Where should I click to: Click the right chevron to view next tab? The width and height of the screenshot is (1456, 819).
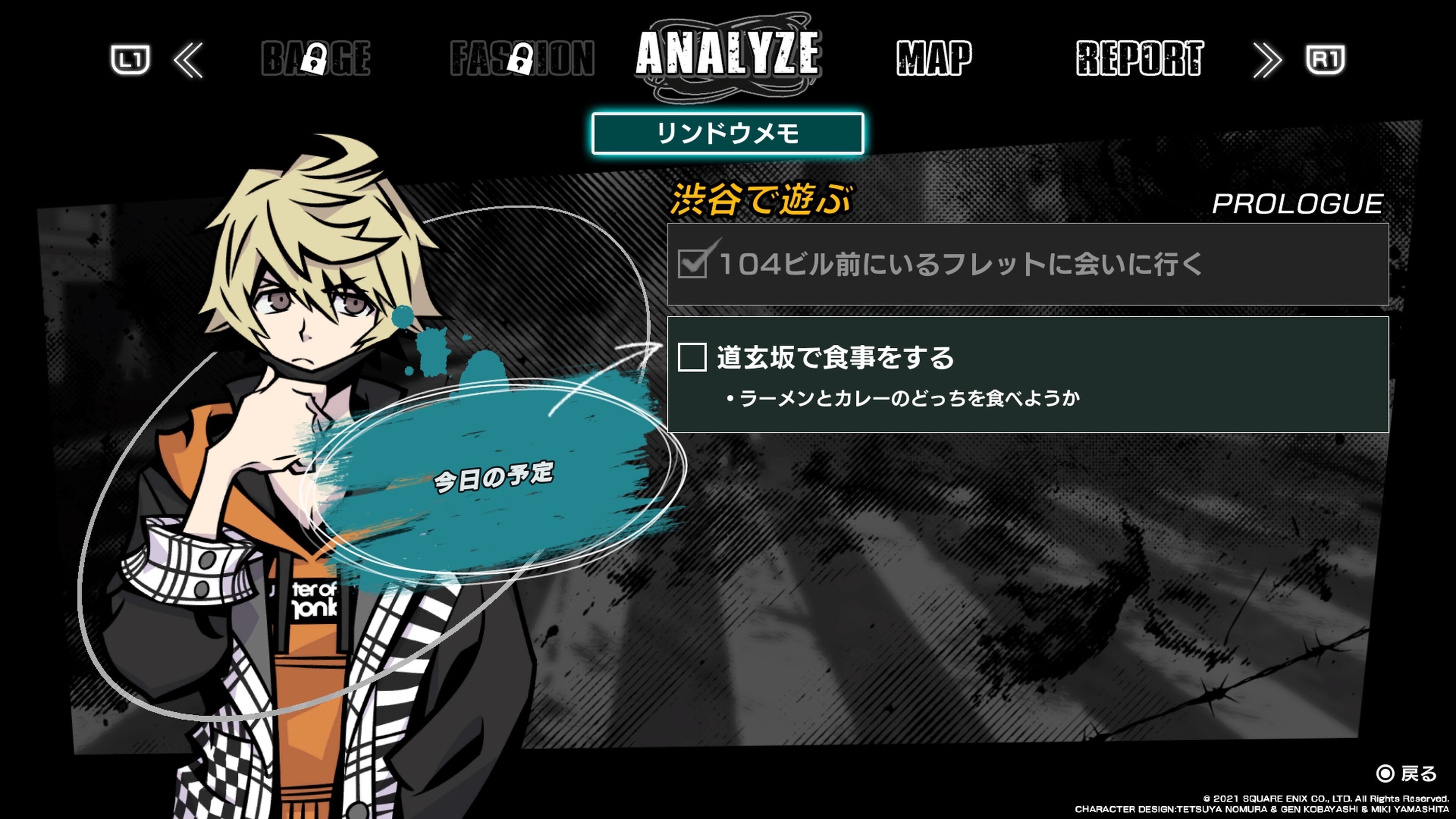point(1268,61)
